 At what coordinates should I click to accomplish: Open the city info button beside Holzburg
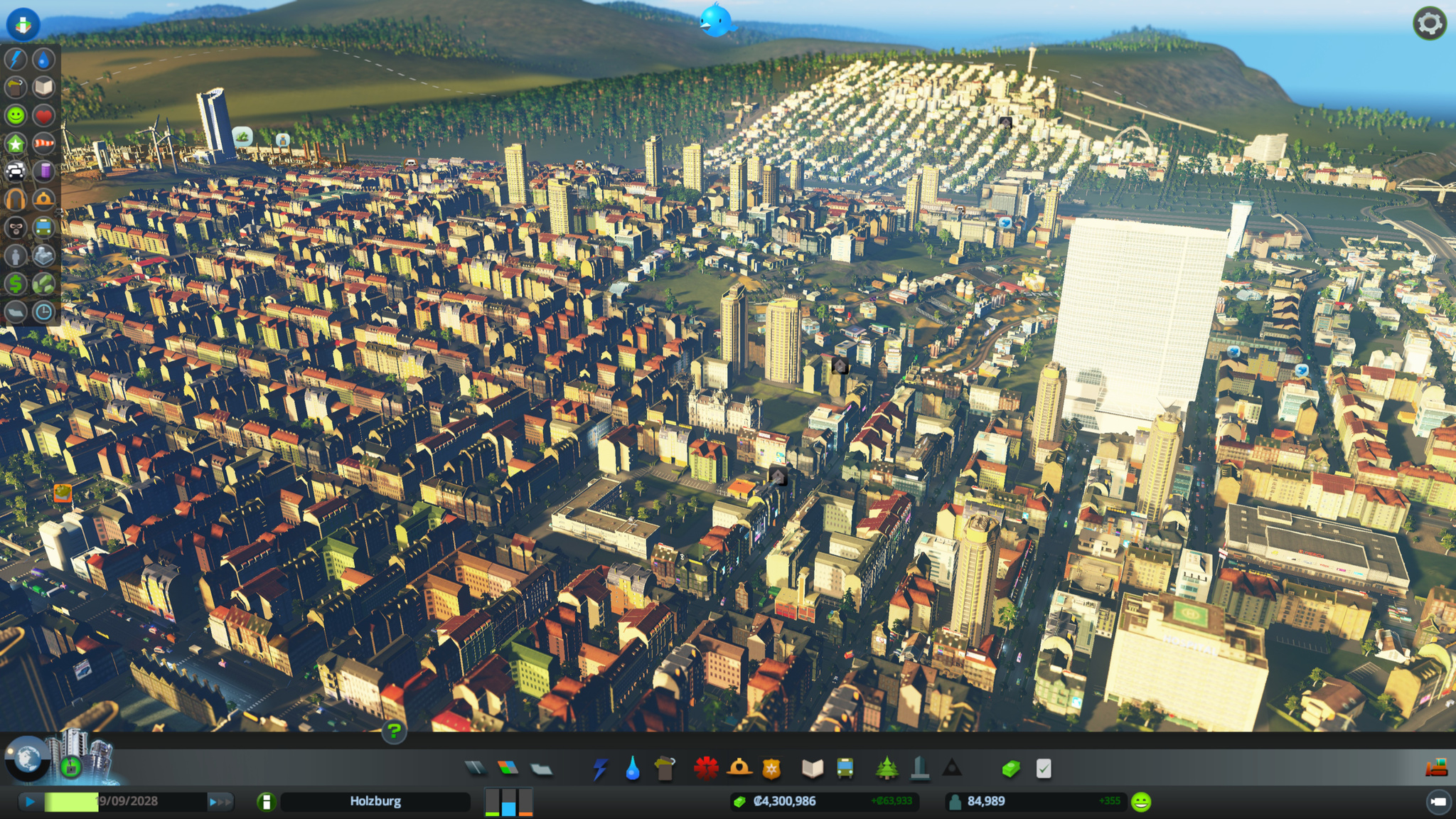point(266,802)
